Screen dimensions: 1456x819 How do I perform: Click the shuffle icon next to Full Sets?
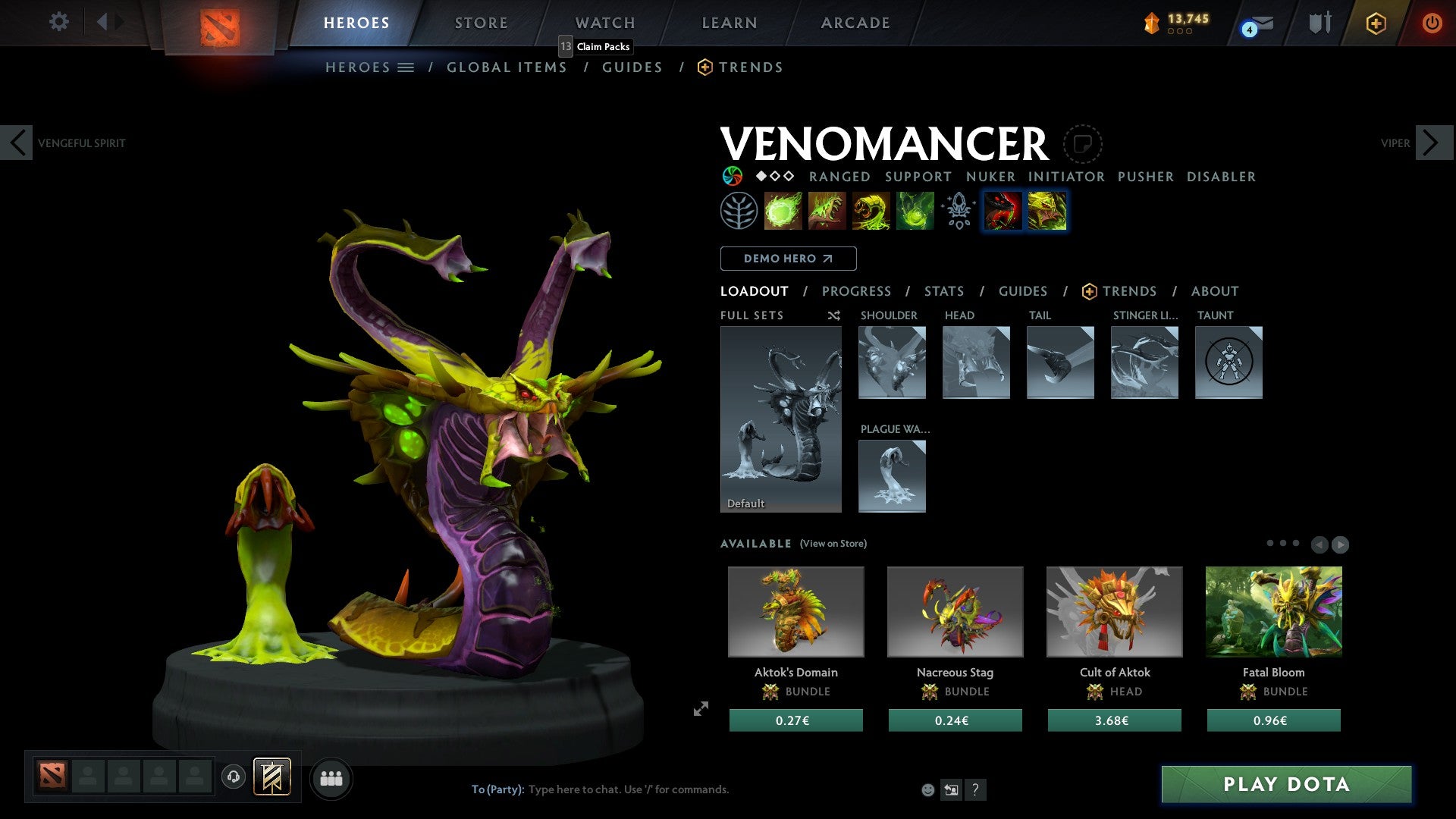(834, 316)
